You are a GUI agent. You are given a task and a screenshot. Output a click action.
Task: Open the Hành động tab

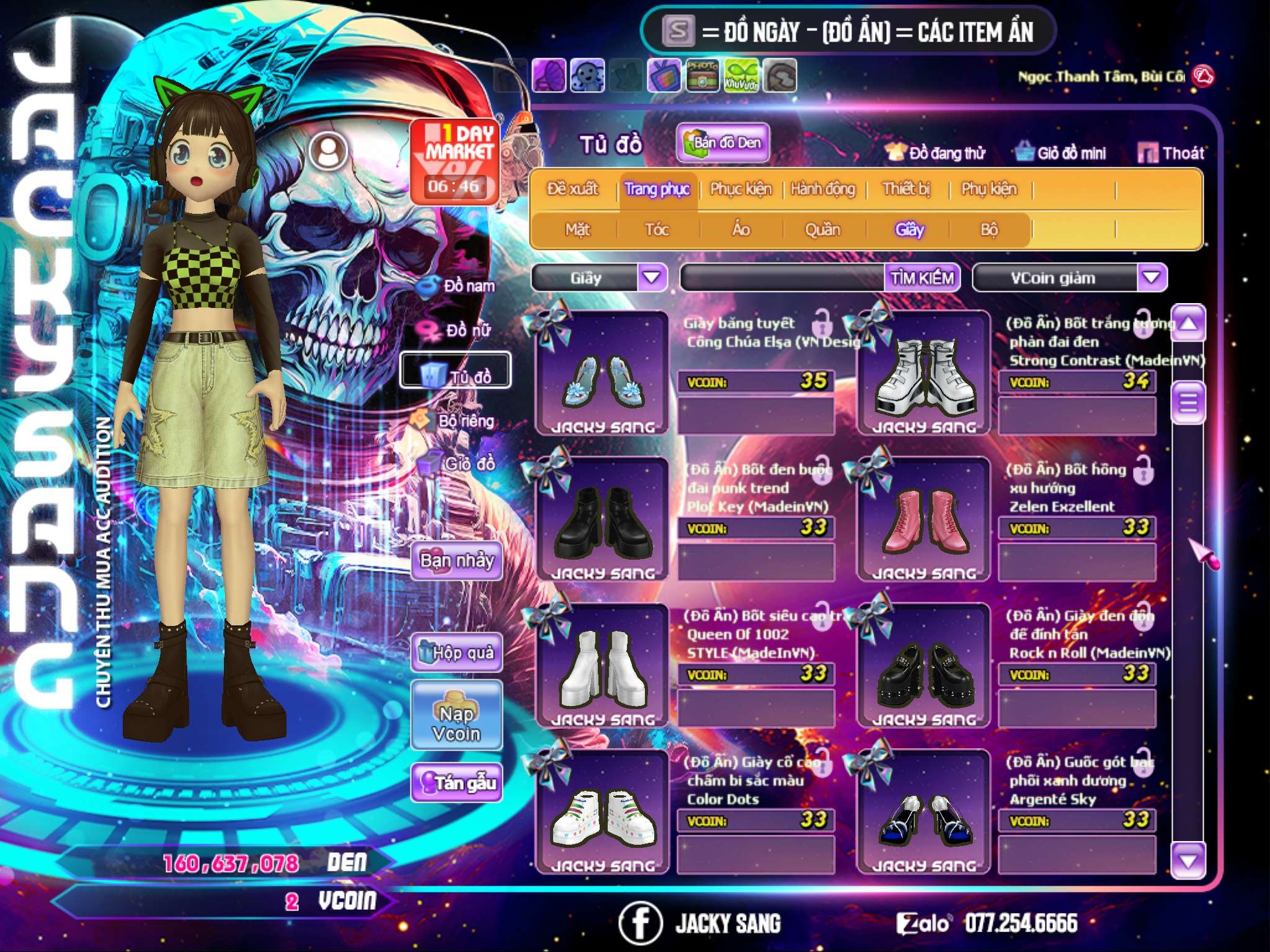click(822, 189)
